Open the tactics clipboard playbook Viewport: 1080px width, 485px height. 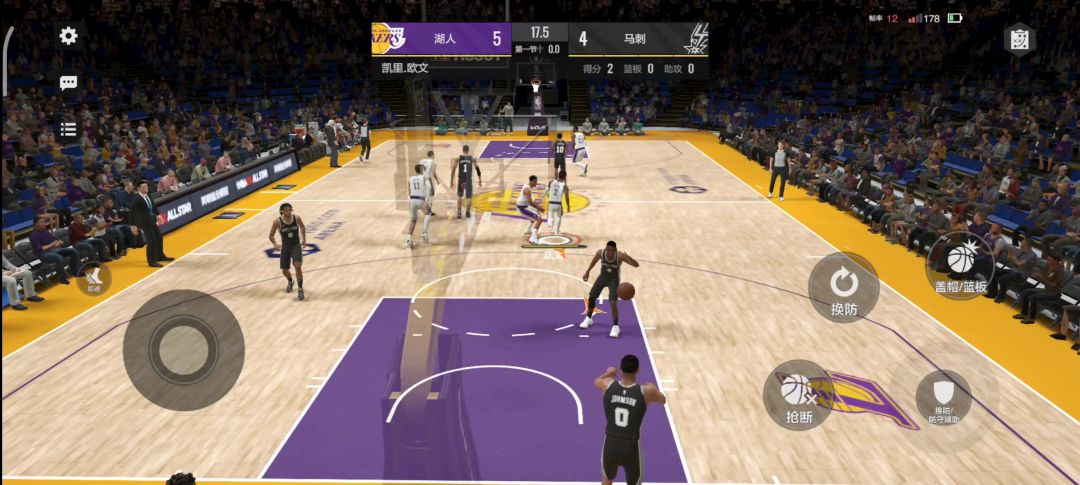click(x=1018, y=39)
